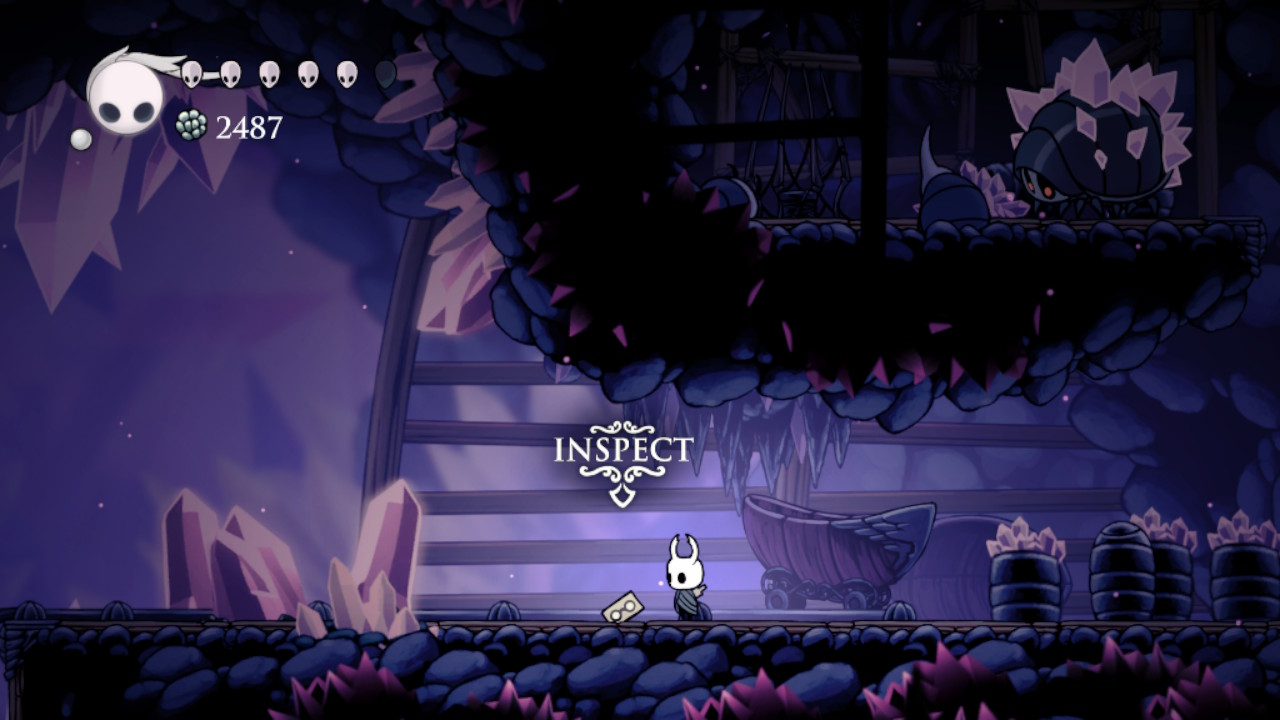Click the second linked health mask

229,72
